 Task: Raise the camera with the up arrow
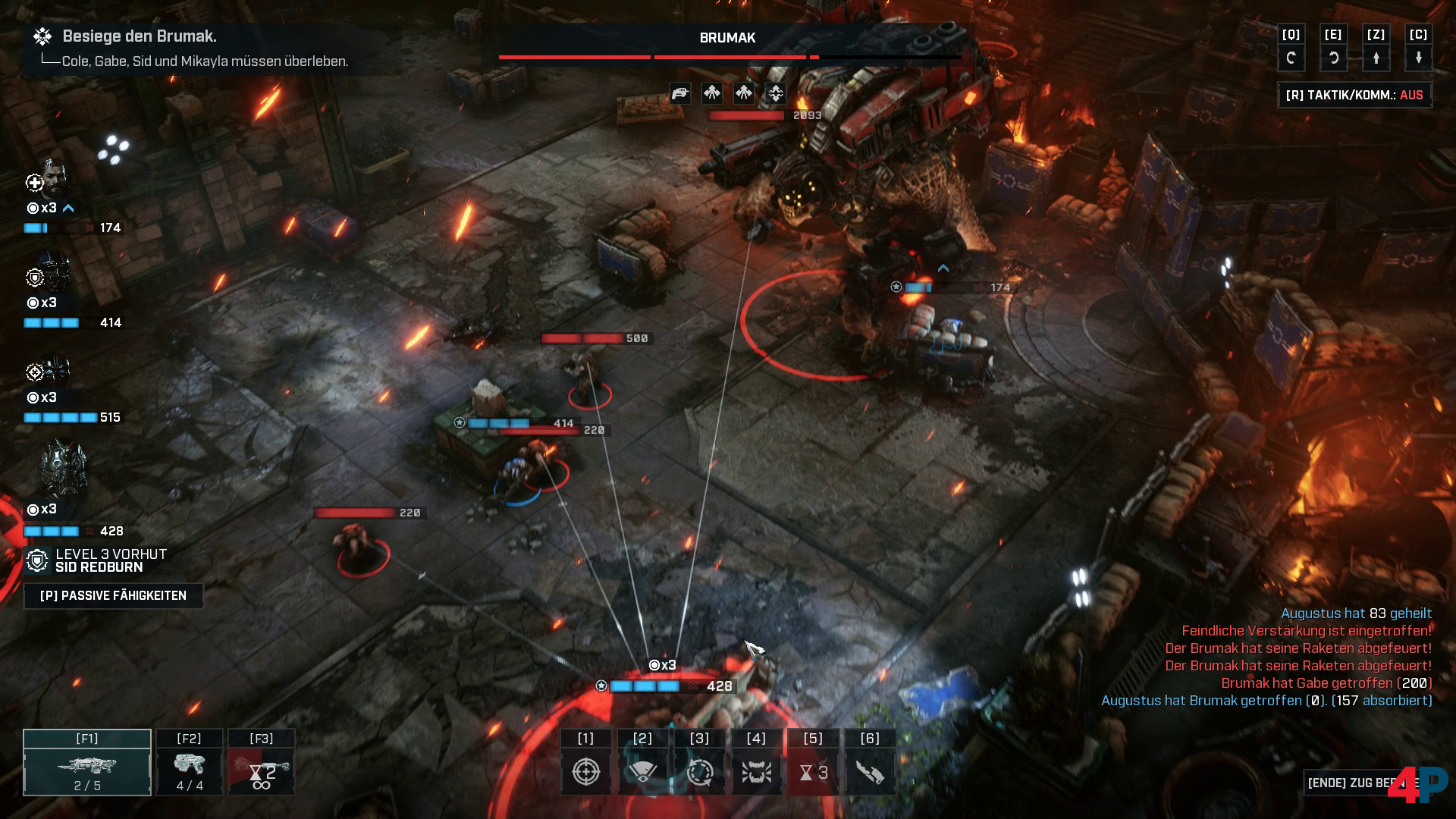pyautogui.click(x=1376, y=58)
